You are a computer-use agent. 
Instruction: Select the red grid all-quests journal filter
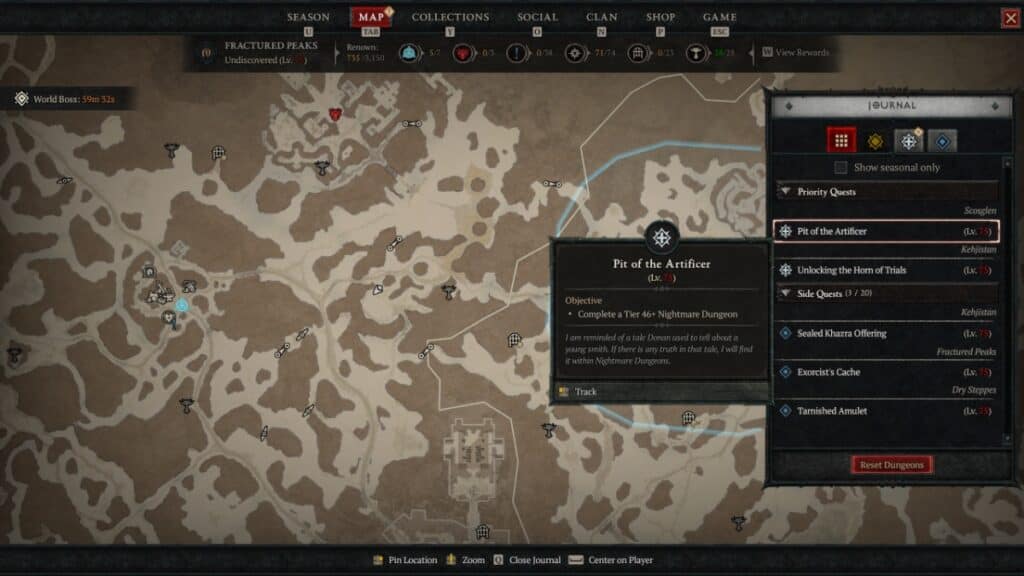(841, 141)
